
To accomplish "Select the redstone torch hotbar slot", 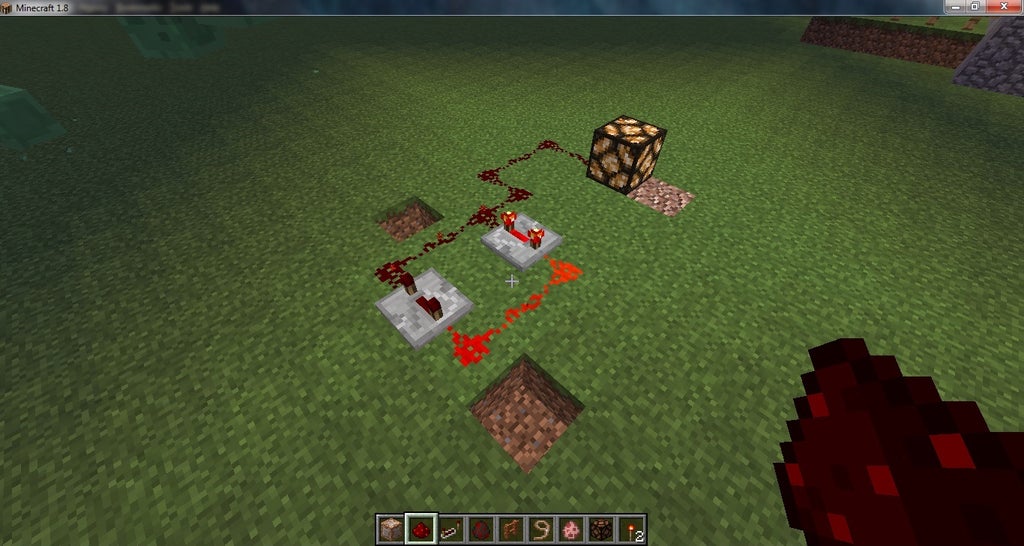I will pyautogui.click(x=632, y=529).
